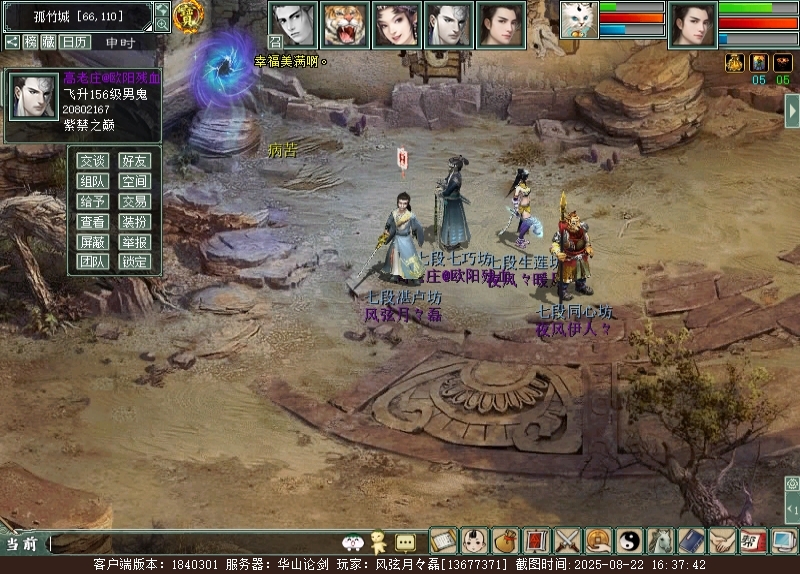Click the 交谈 (talk) button
Image resolution: width=800 pixels, height=574 pixels.
[93, 161]
